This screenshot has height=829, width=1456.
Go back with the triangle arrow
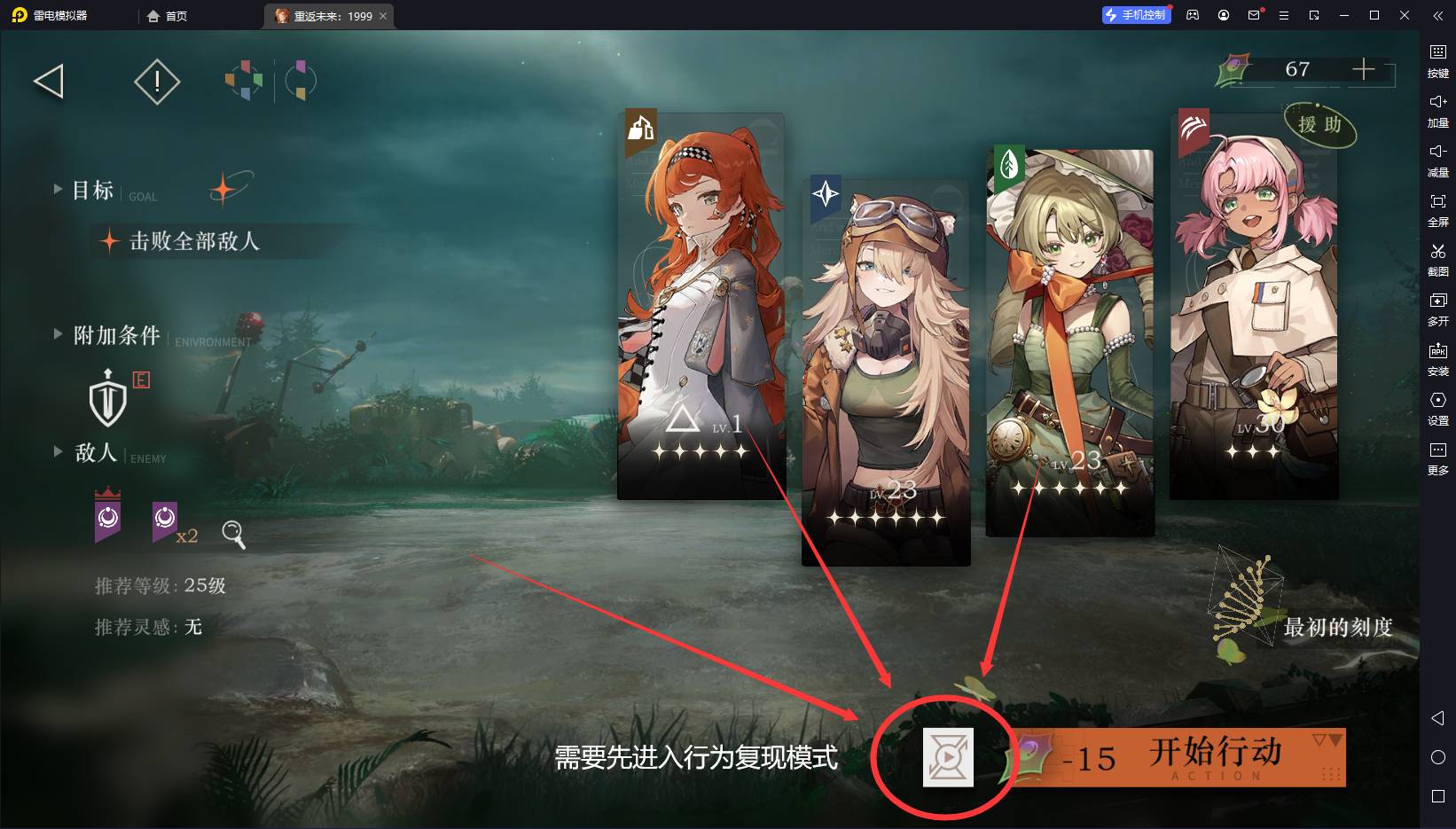point(50,82)
